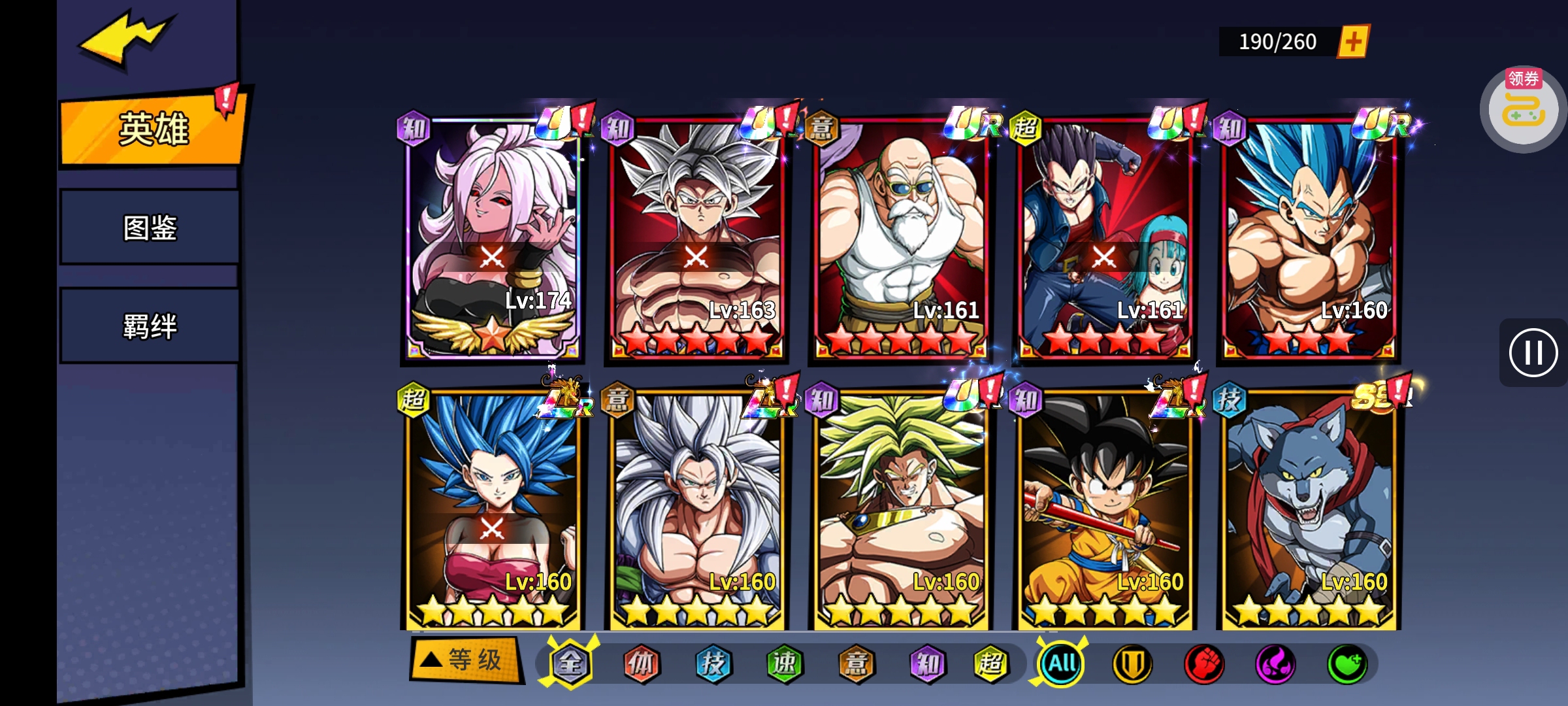
Task: Filter by the red fist attack role
Action: (x=1203, y=664)
